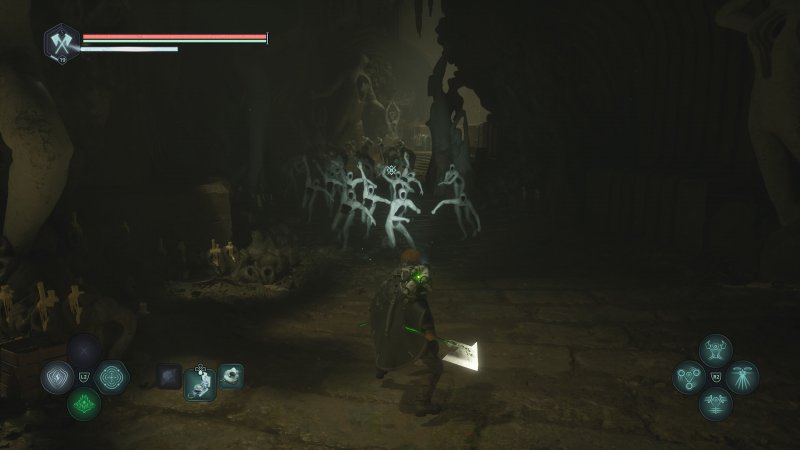Activate the winged heart ability
Screen dimensions: 800x450
pyautogui.click(x=715, y=404)
